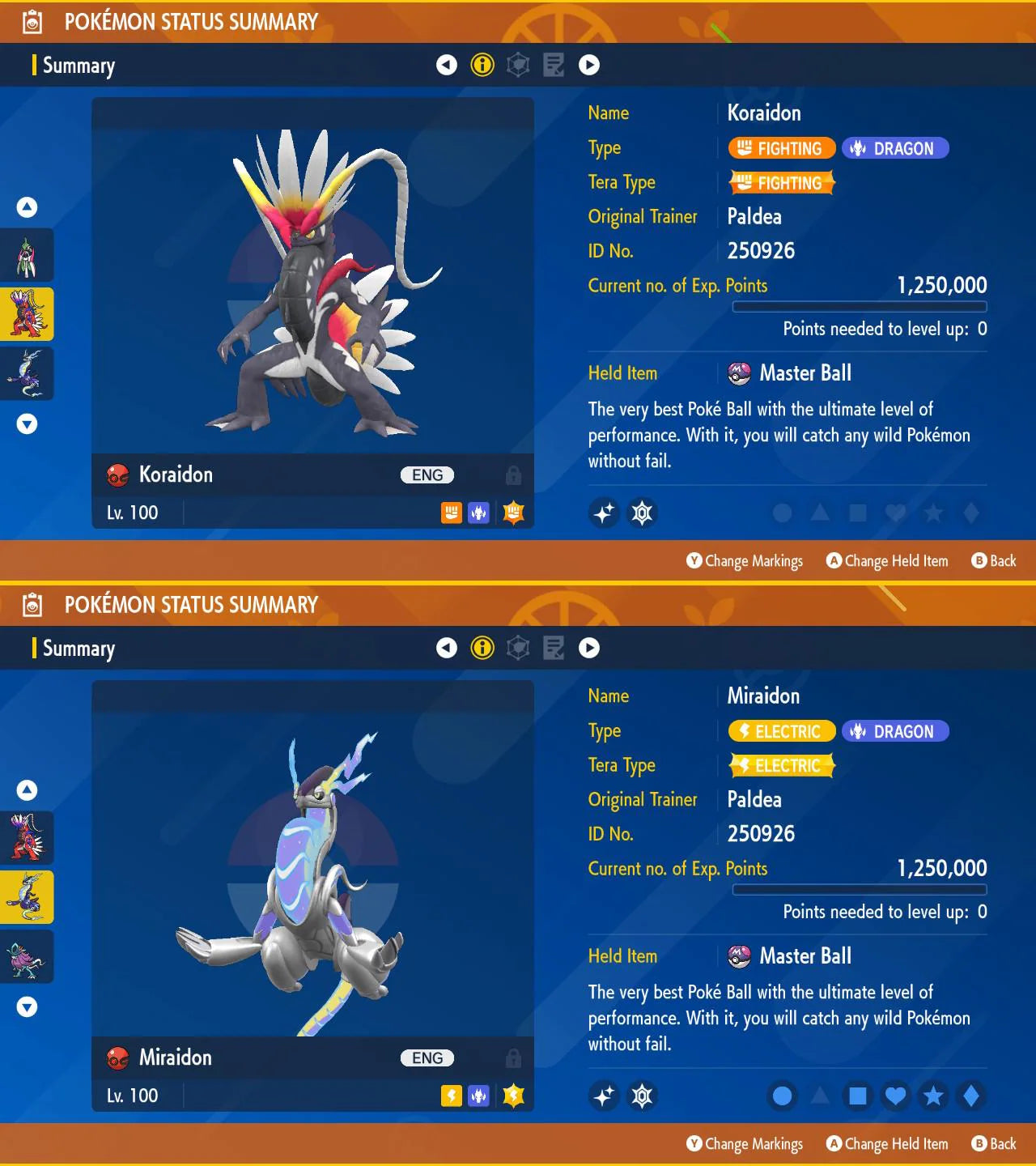Click the right arrow to view next page

tap(589, 65)
